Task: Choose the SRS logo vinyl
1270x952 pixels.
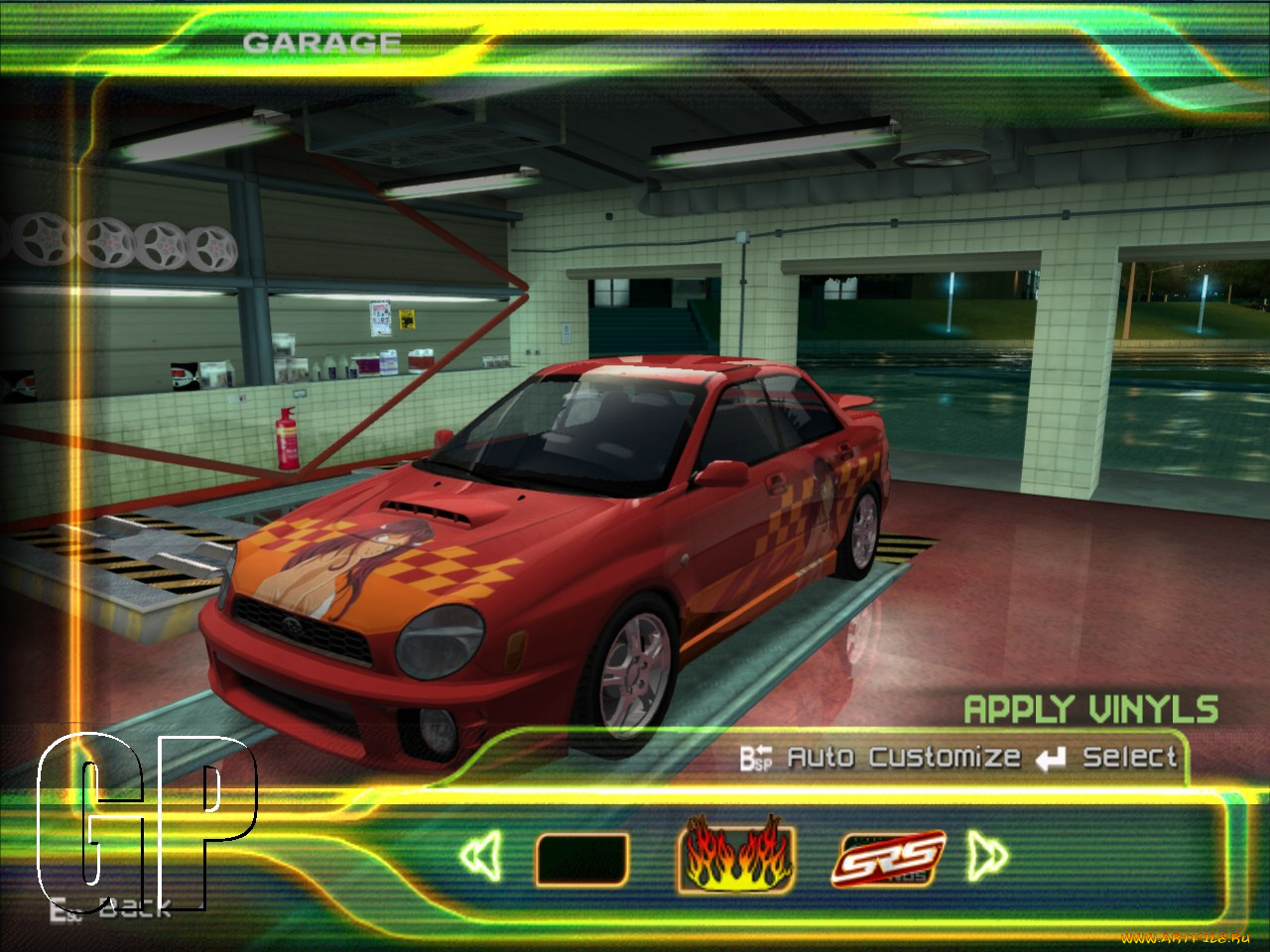Action: click(x=890, y=859)
